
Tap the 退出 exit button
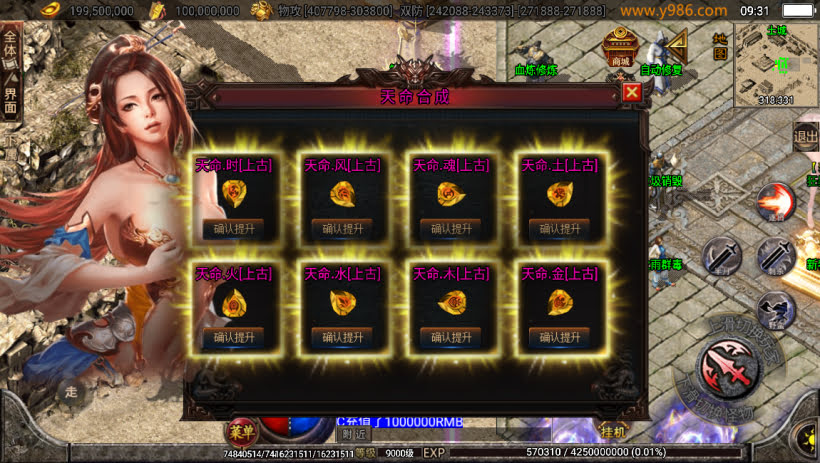pos(806,137)
